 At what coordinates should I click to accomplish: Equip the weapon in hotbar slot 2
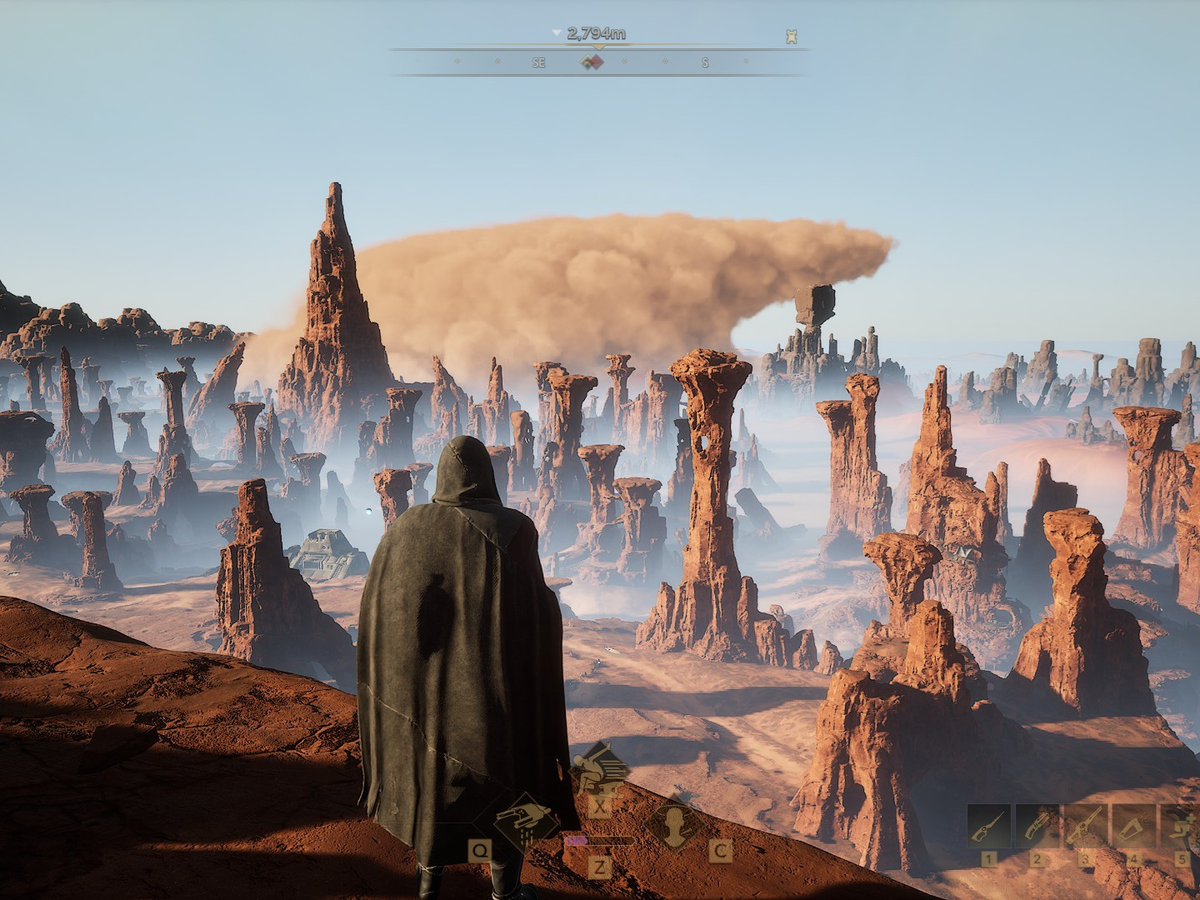[x=1037, y=826]
